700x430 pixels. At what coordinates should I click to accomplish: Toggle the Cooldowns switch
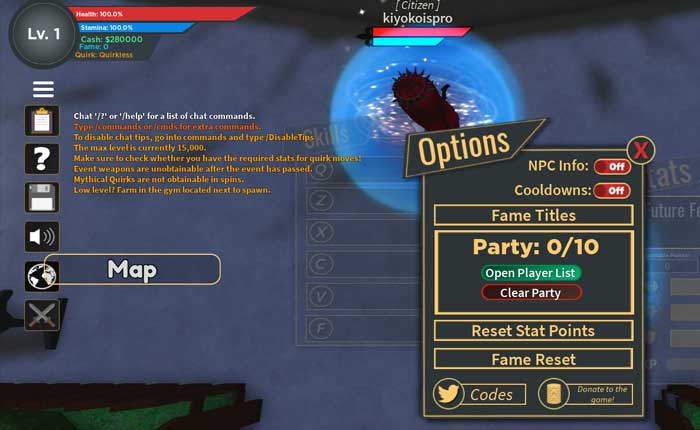click(612, 190)
